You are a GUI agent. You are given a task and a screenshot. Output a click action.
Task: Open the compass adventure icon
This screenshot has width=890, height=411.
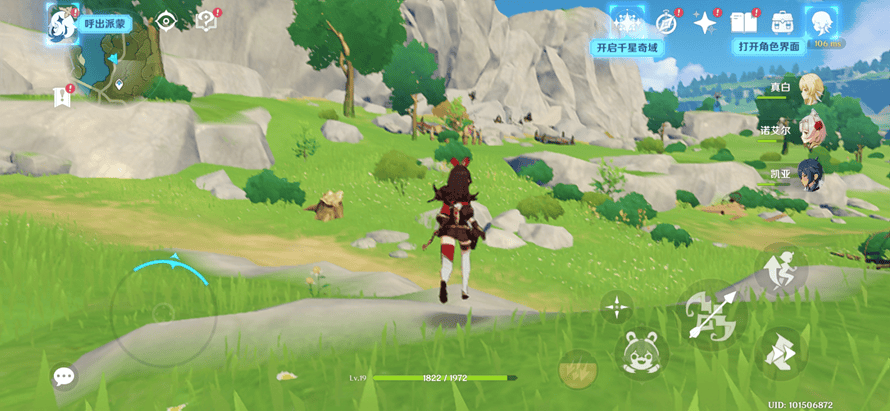click(x=667, y=22)
